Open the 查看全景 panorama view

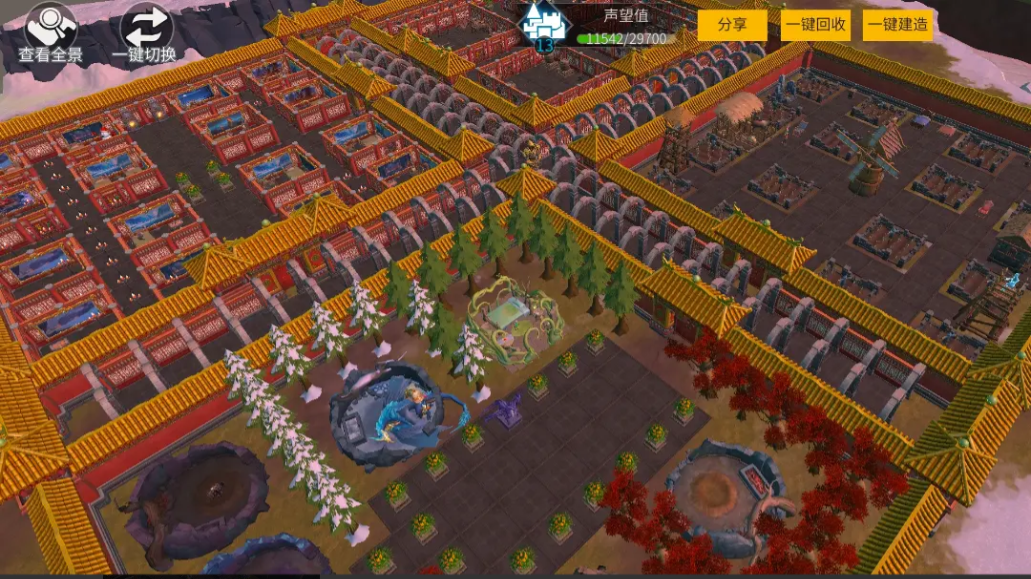[x=53, y=30]
